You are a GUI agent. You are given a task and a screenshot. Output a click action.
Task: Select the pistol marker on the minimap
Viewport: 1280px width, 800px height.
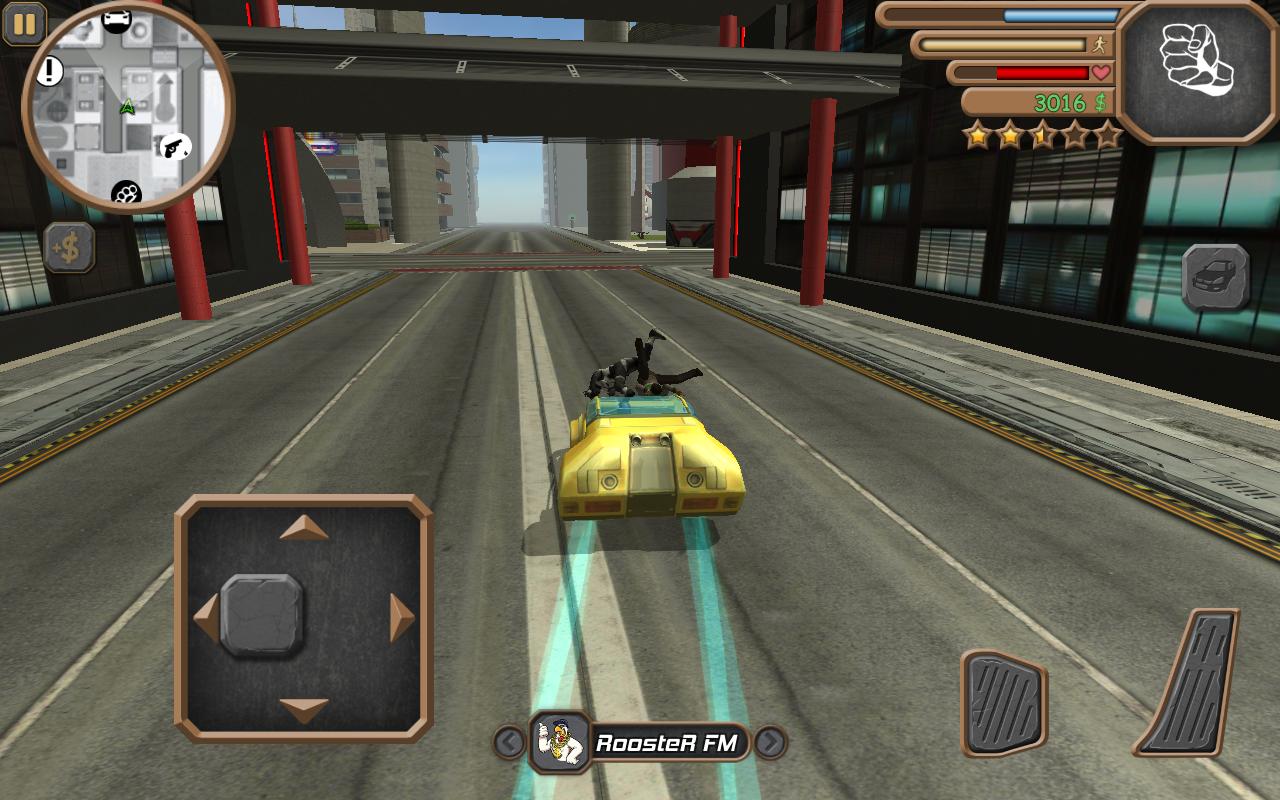pos(174,147)
